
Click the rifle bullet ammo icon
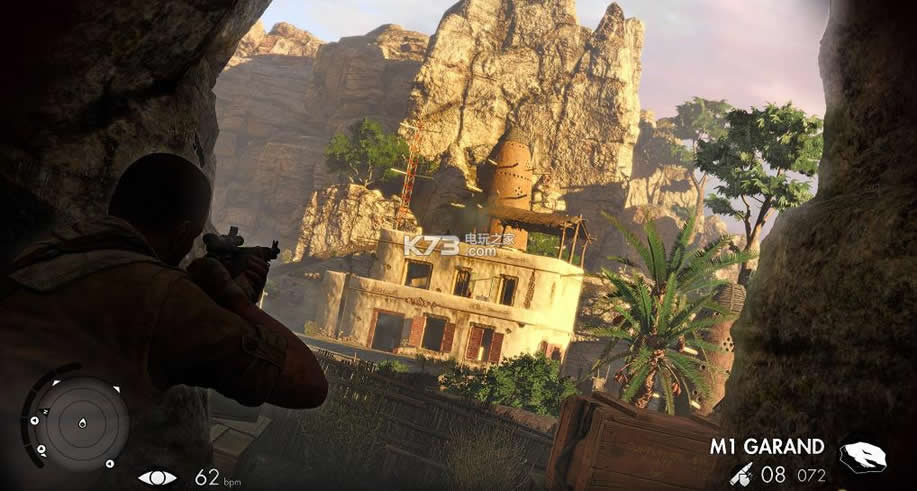point(742,474)
